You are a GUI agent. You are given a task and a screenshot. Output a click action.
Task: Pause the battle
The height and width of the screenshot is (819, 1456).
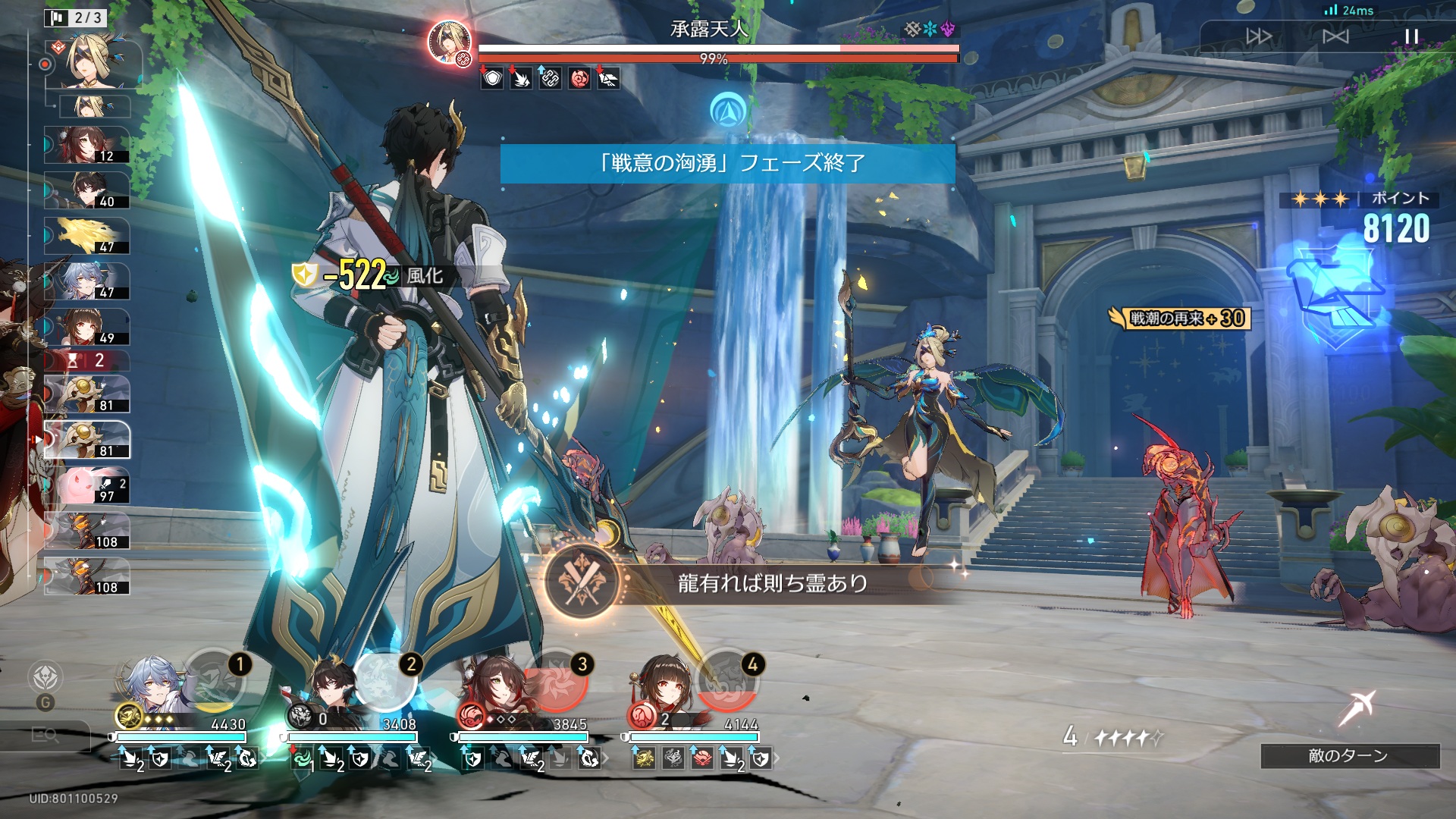pyautogui.click(x=1411, y=36)
